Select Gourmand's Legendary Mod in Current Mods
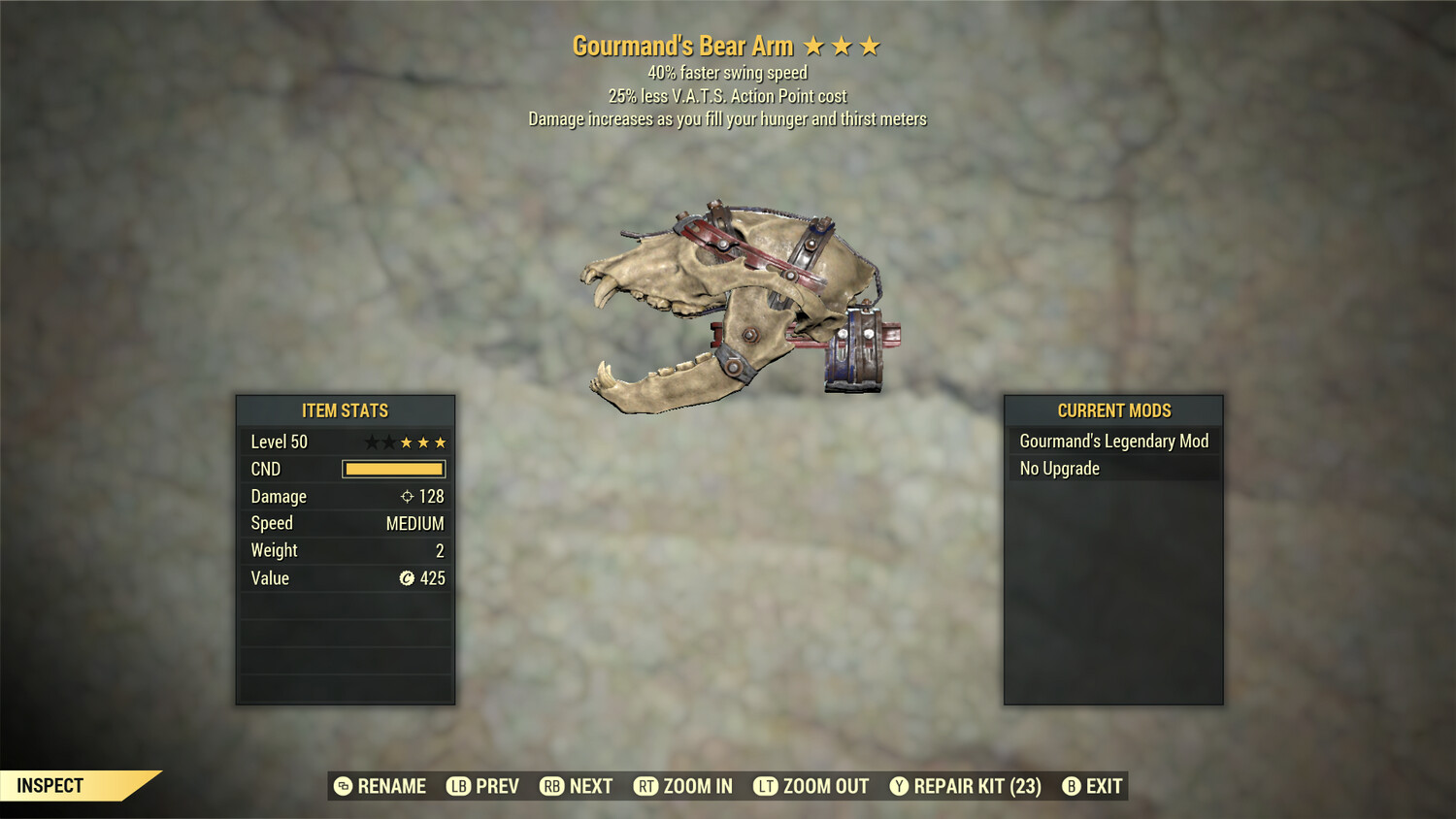The image size is (1456, 819). [x=1113, y=442]
